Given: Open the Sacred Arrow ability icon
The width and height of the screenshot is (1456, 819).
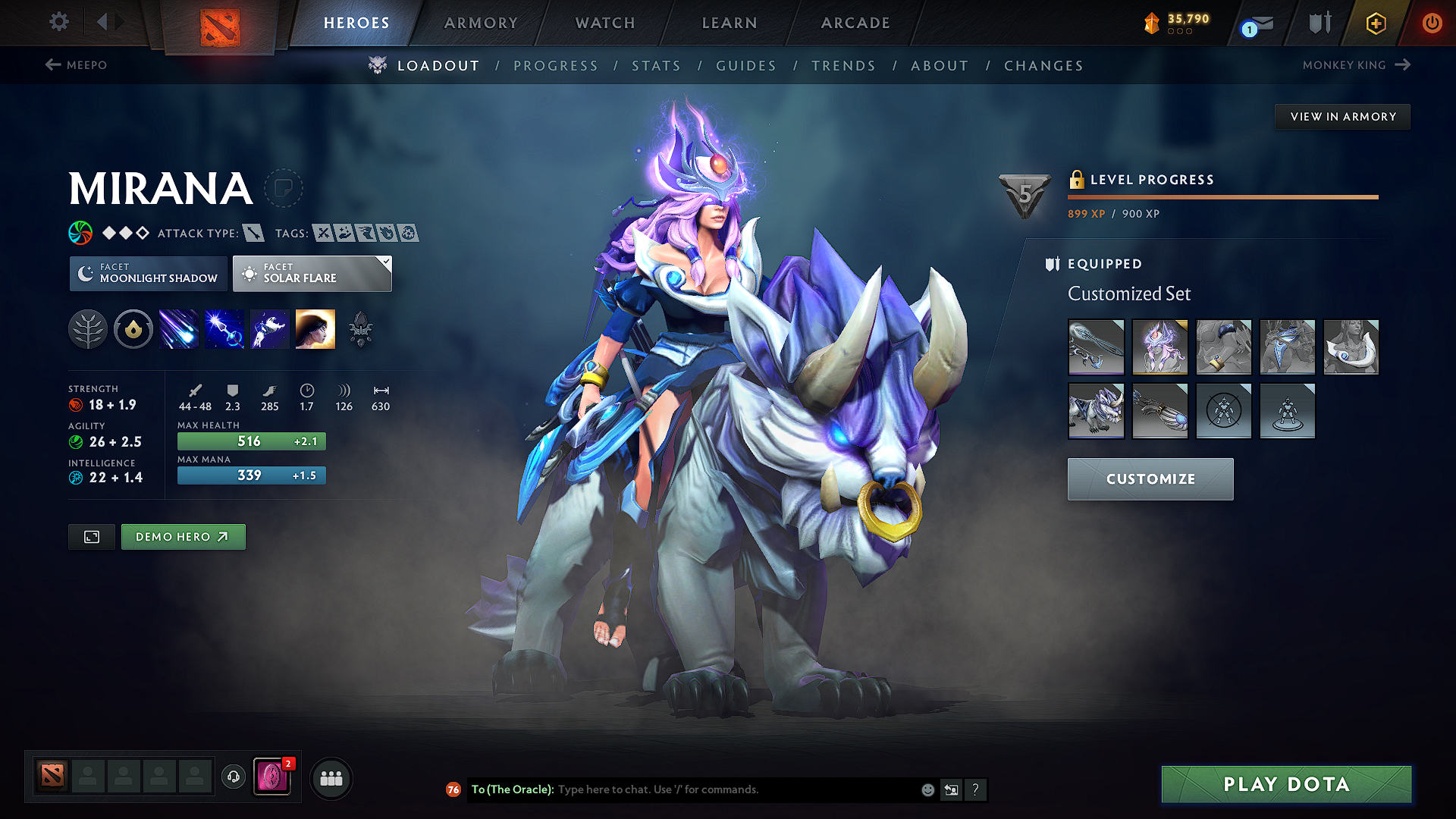Looking at the screenshot, I should tap(224, 328).
